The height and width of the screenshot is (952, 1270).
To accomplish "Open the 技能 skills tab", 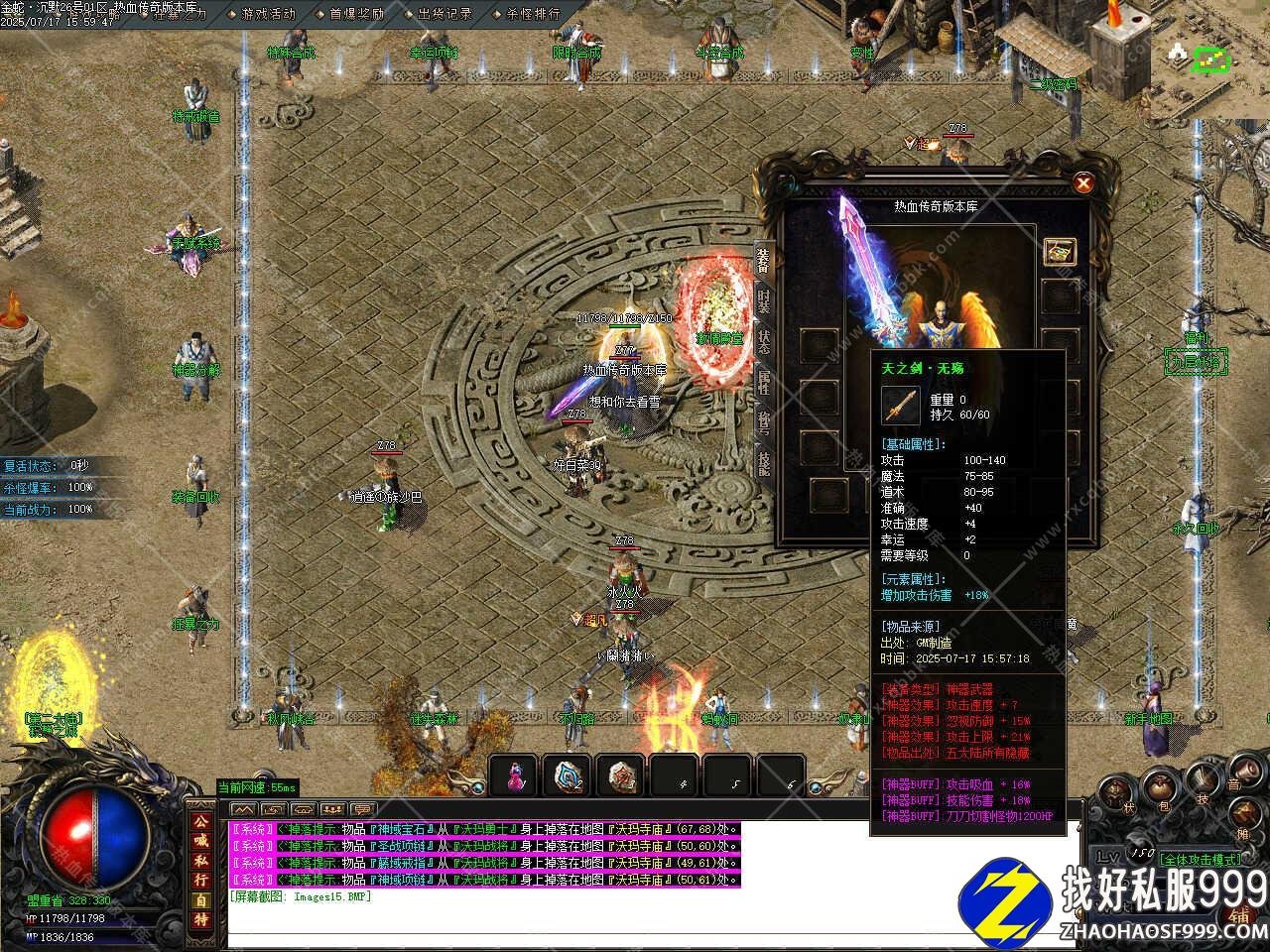I will [x=764, y=463].
